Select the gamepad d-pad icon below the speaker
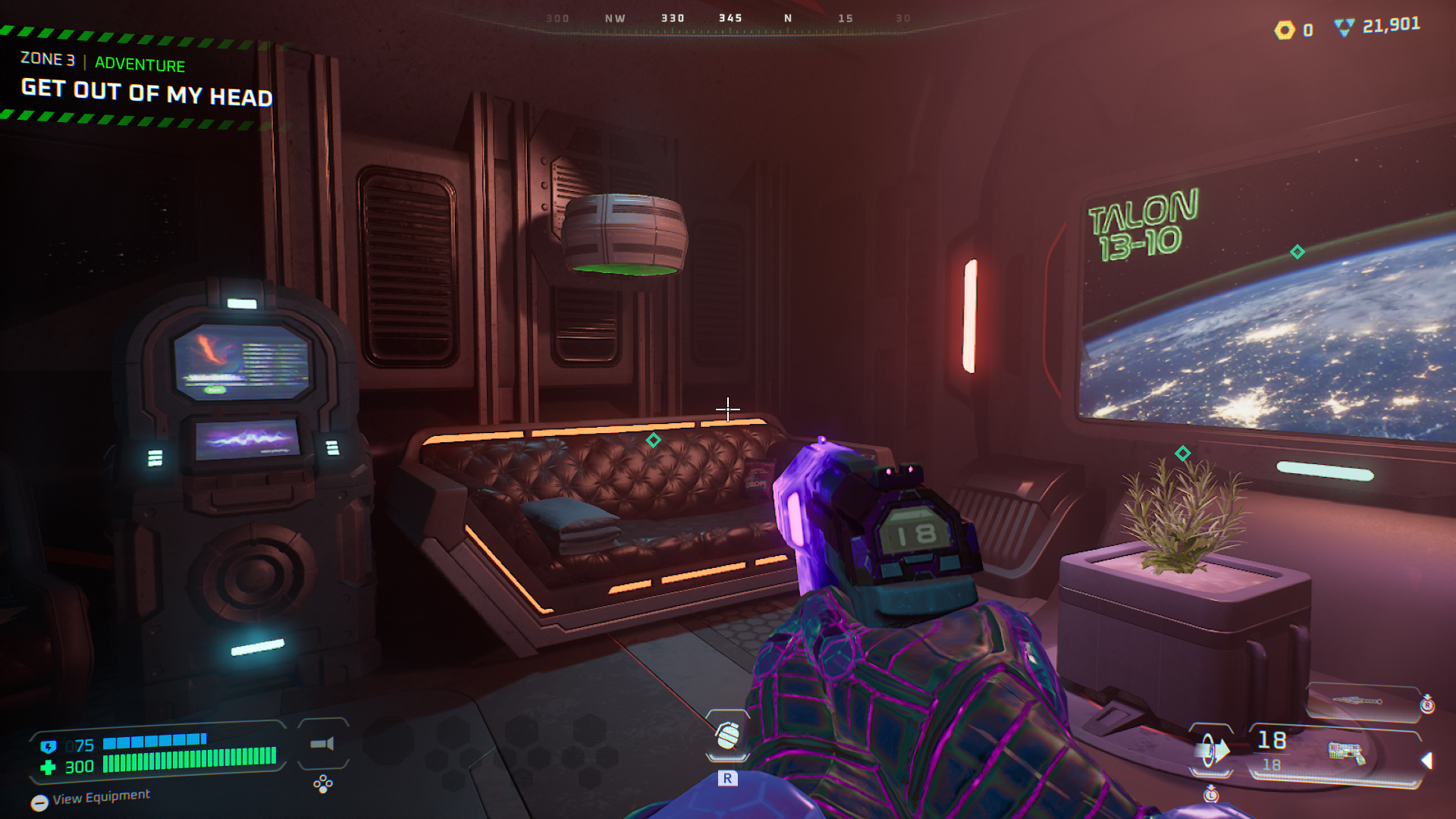 tap(324, 784)
